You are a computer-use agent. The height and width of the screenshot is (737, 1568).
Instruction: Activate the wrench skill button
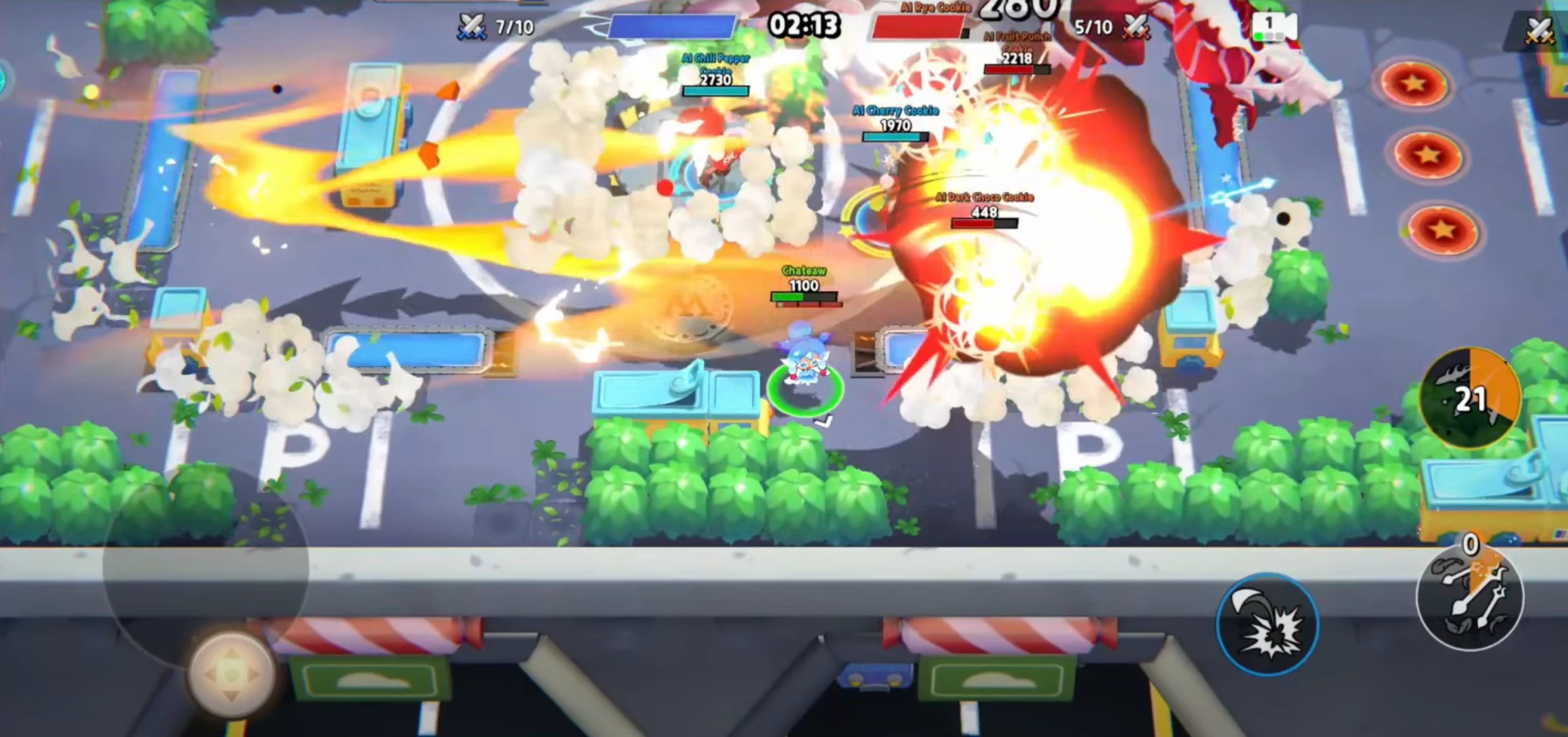[1470, 598]
